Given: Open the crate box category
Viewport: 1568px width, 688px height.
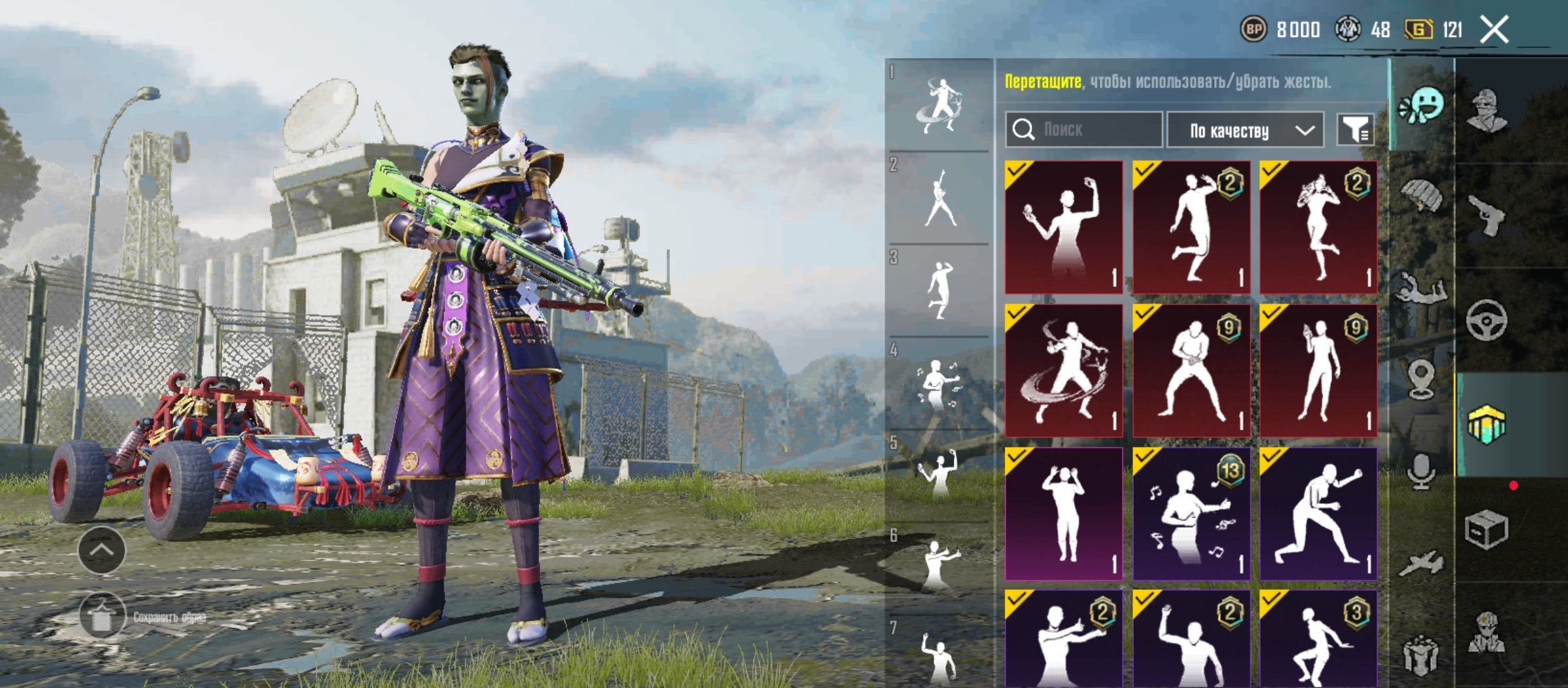Looking at the screenshot, I should tap(1486, 529).
